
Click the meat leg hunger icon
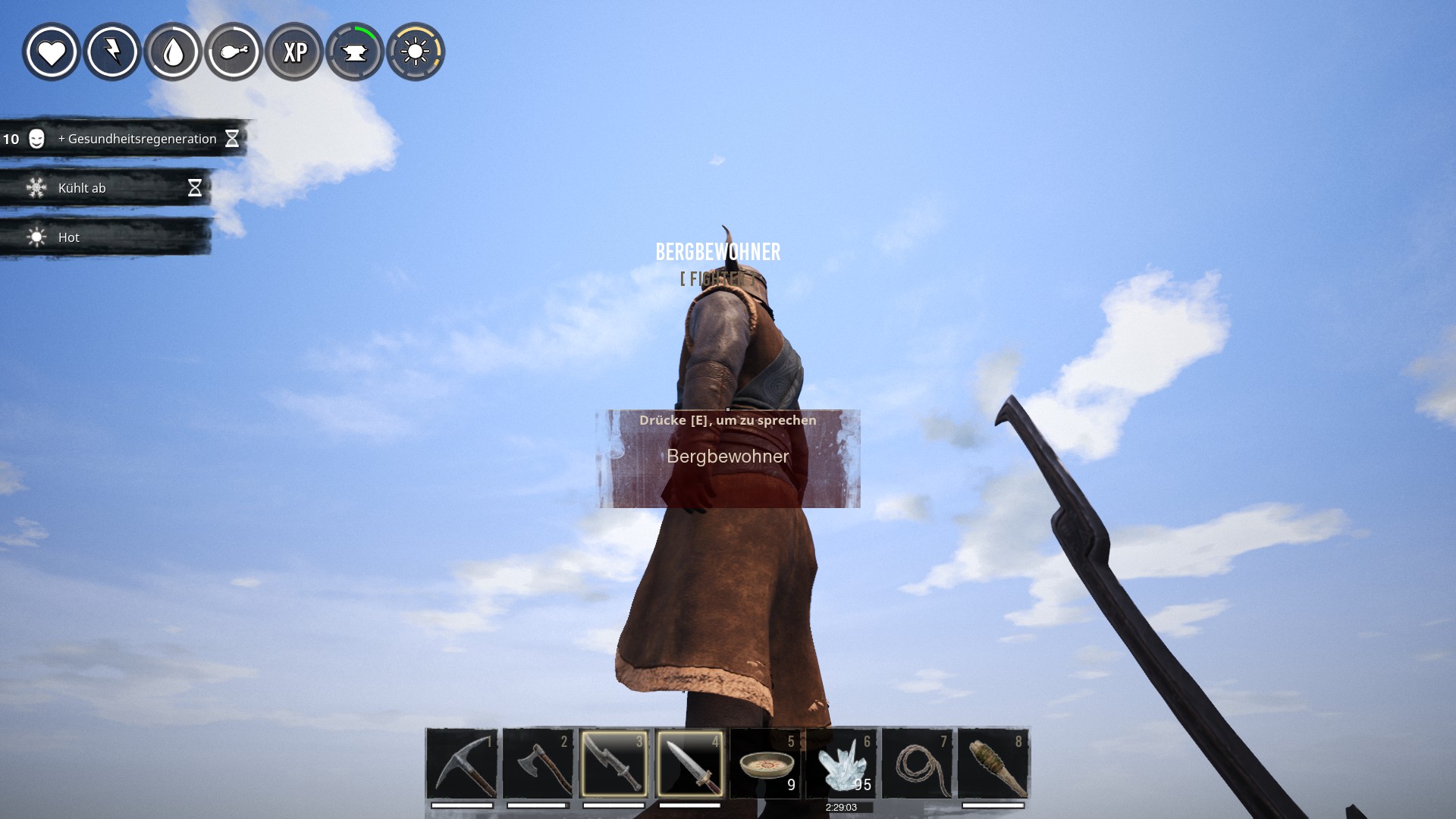[234, 52]
